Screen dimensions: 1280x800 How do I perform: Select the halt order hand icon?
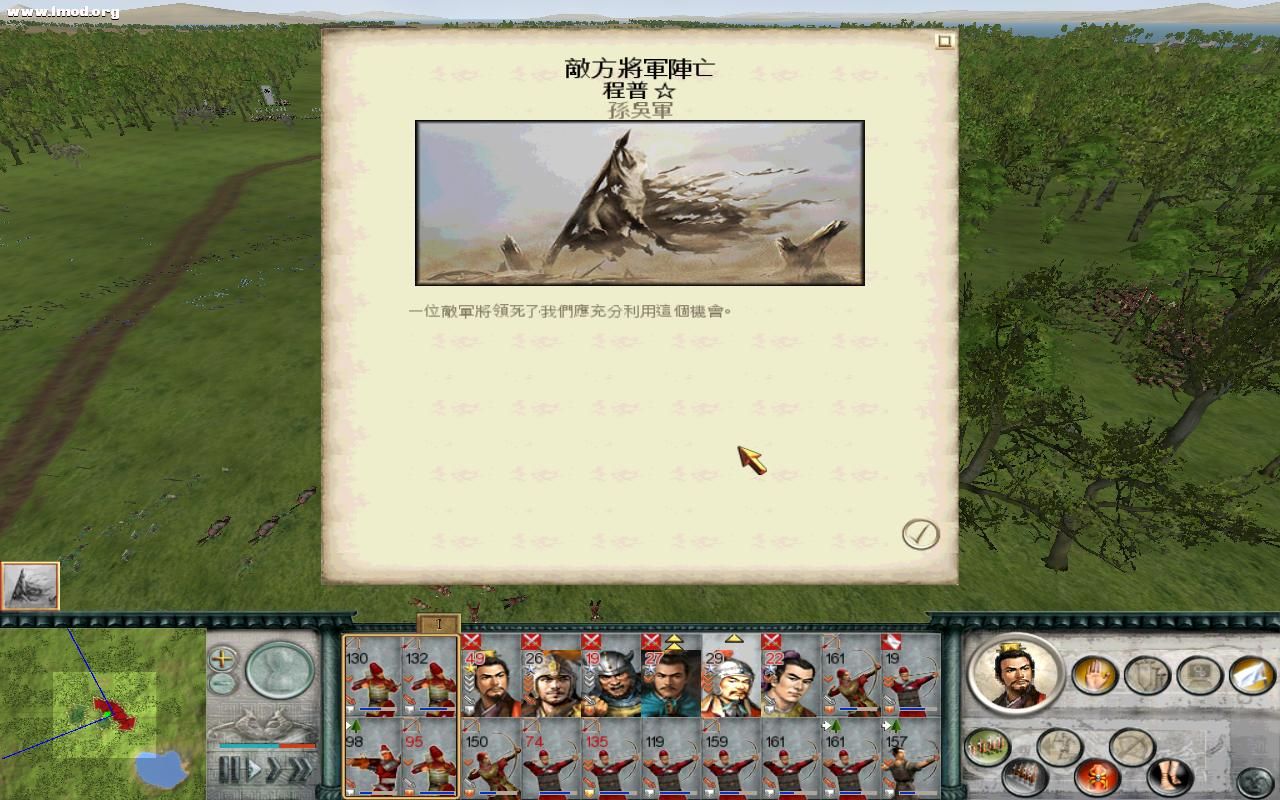click(1095, 675)
